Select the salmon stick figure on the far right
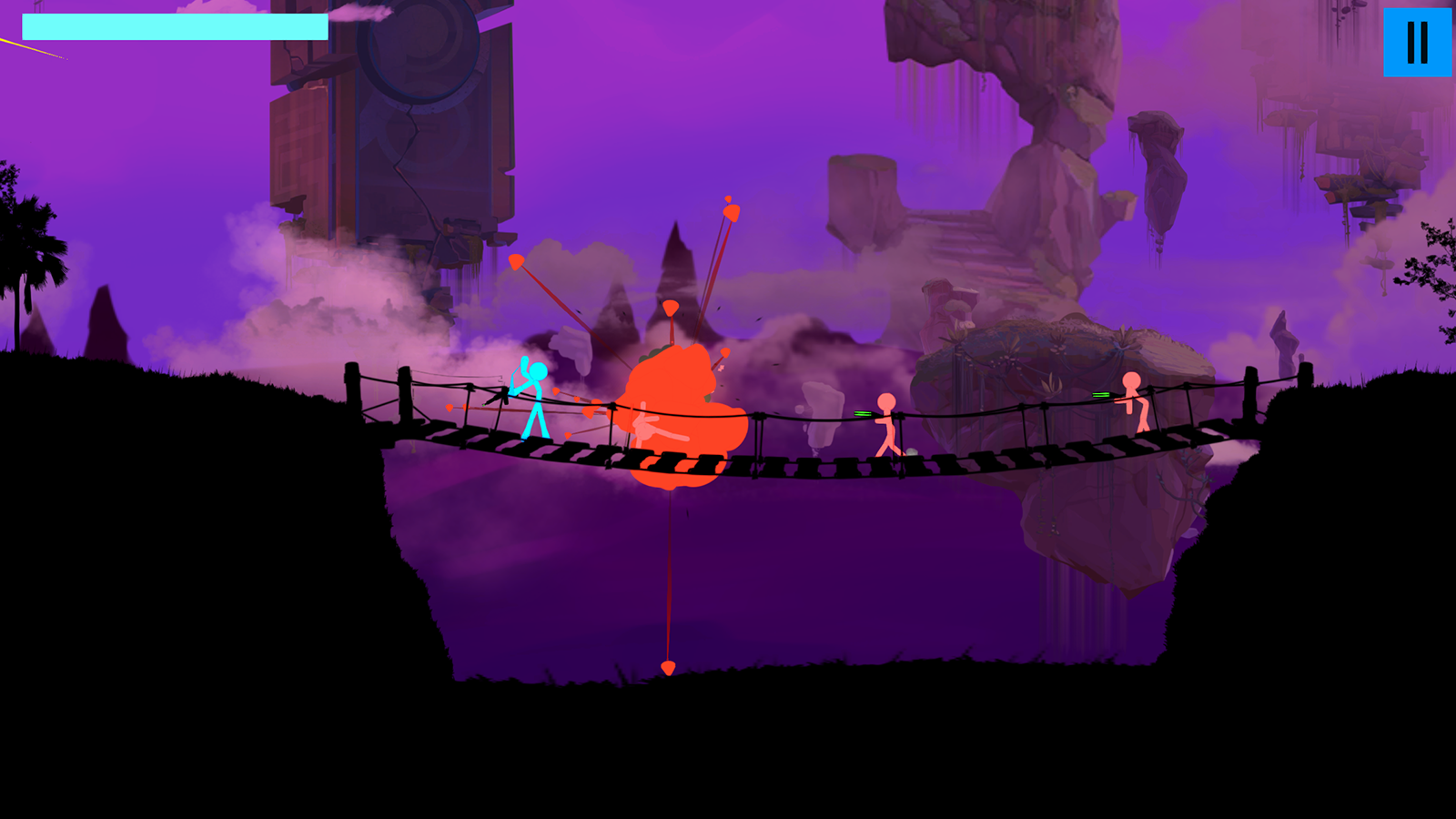 1134,409
